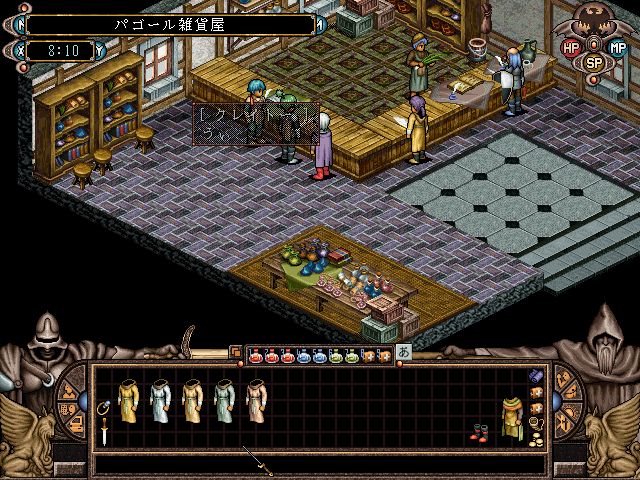Use the green potion in quick slot 6
Viewport: 640px width, 480px height.
336,355
